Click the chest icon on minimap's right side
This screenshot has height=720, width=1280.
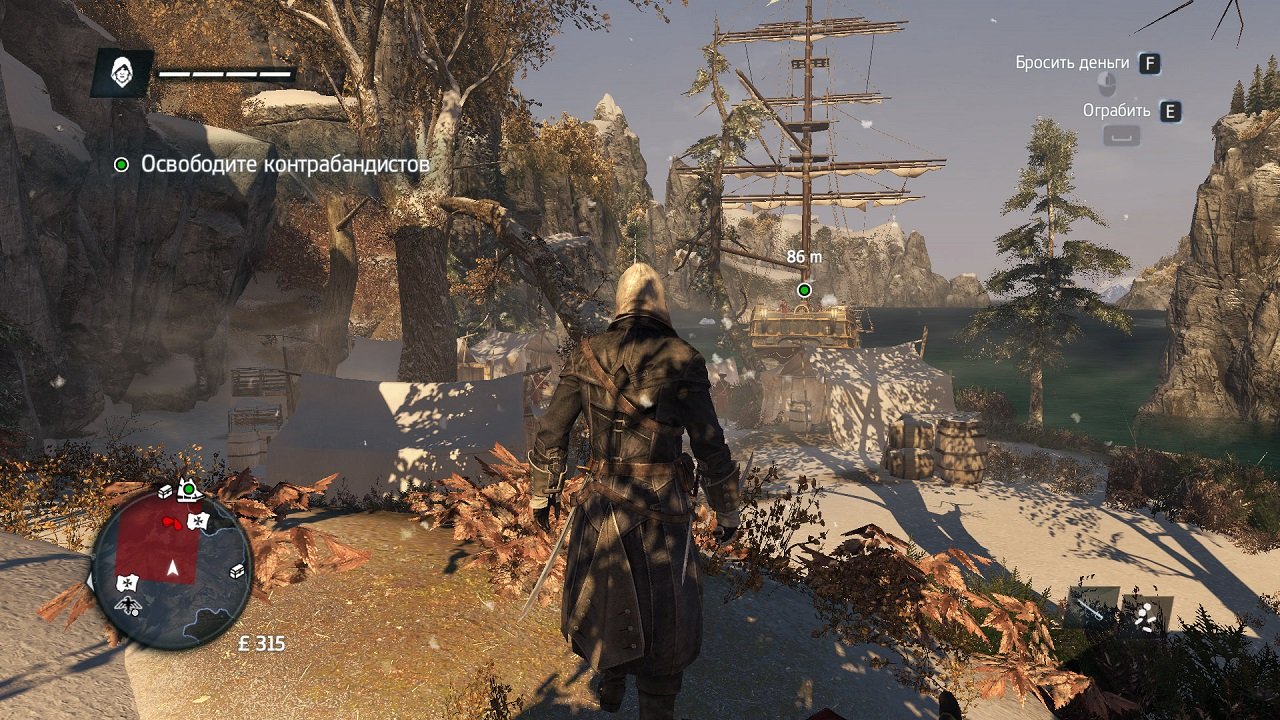[237, 571]
